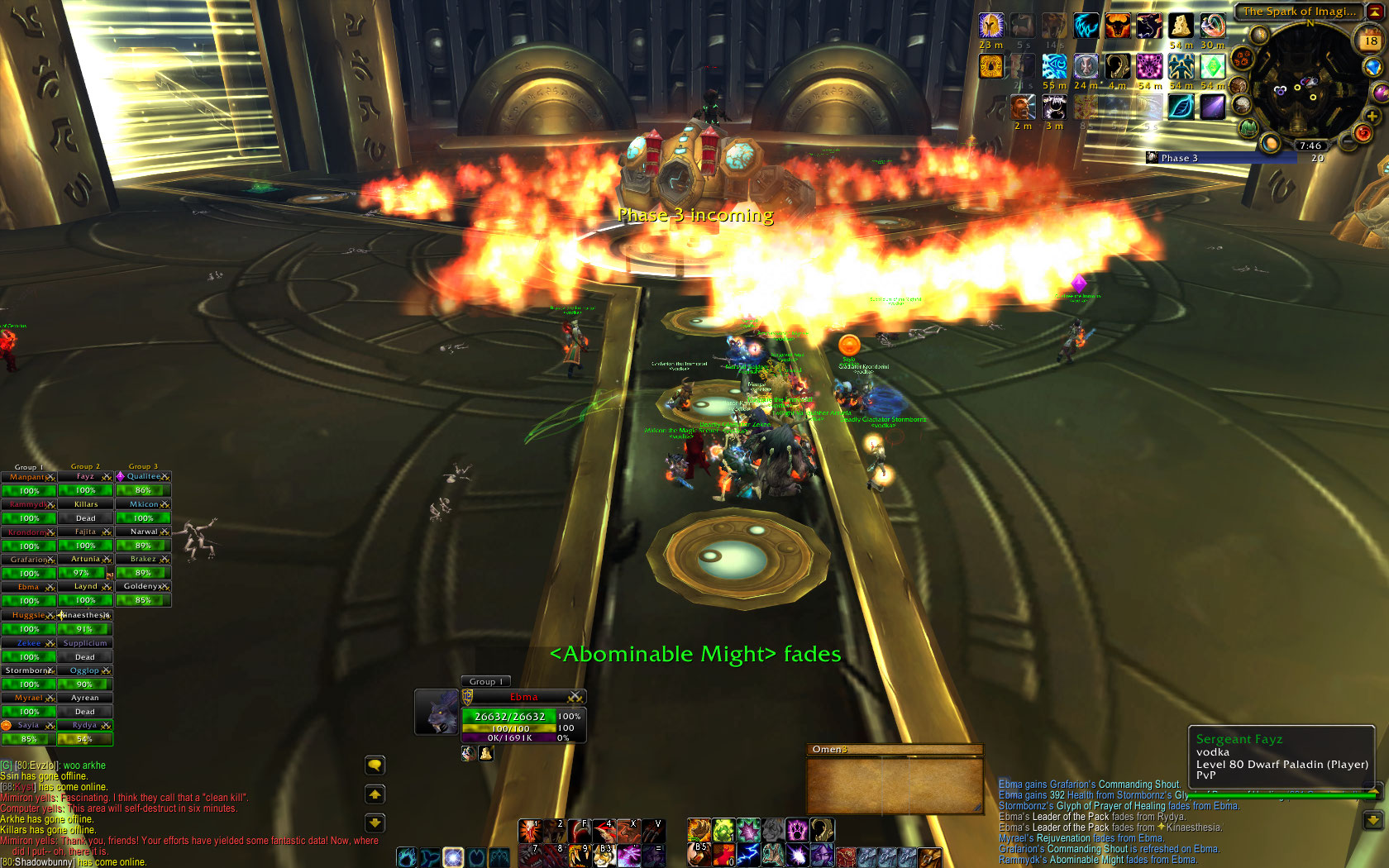Zoom in the minimap with plus button
1389x868 pixels.
[1372, 117]
